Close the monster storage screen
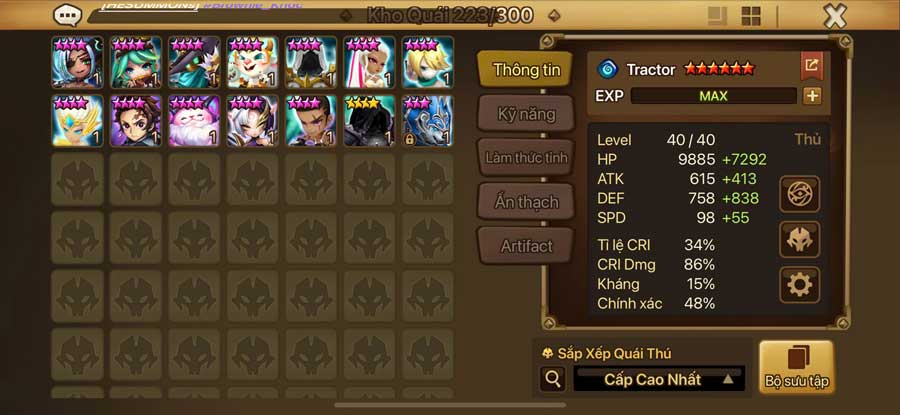This screenshot has height=415, width=900. pos(835,15)
